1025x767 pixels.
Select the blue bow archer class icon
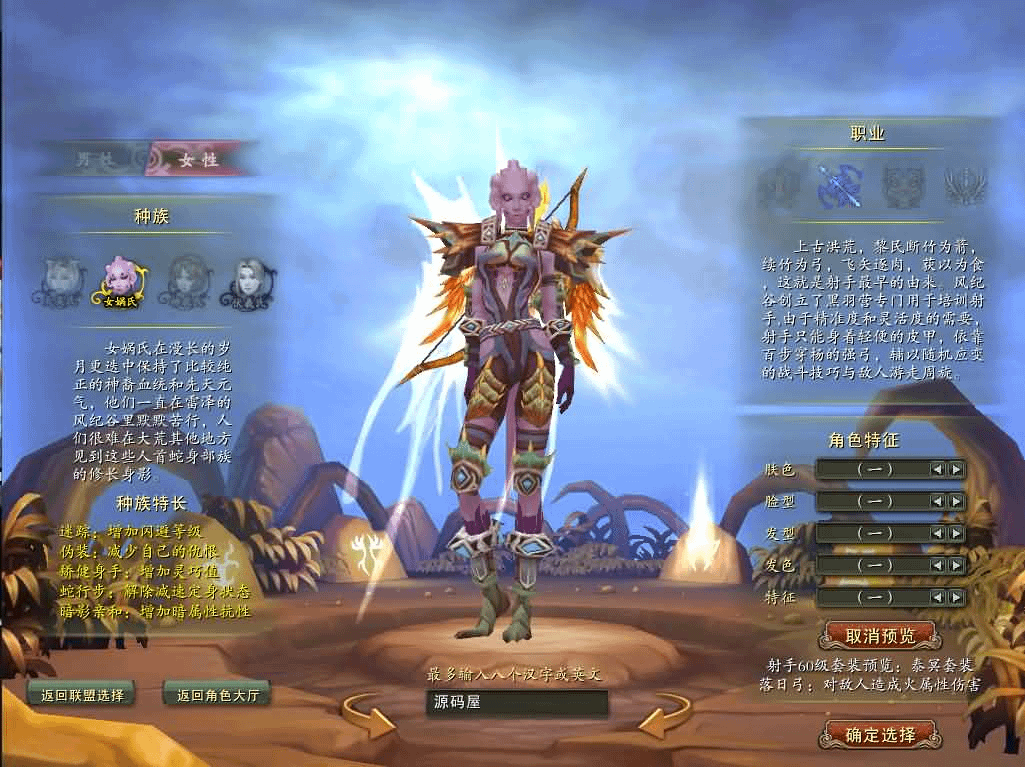[x=837, y=186]
